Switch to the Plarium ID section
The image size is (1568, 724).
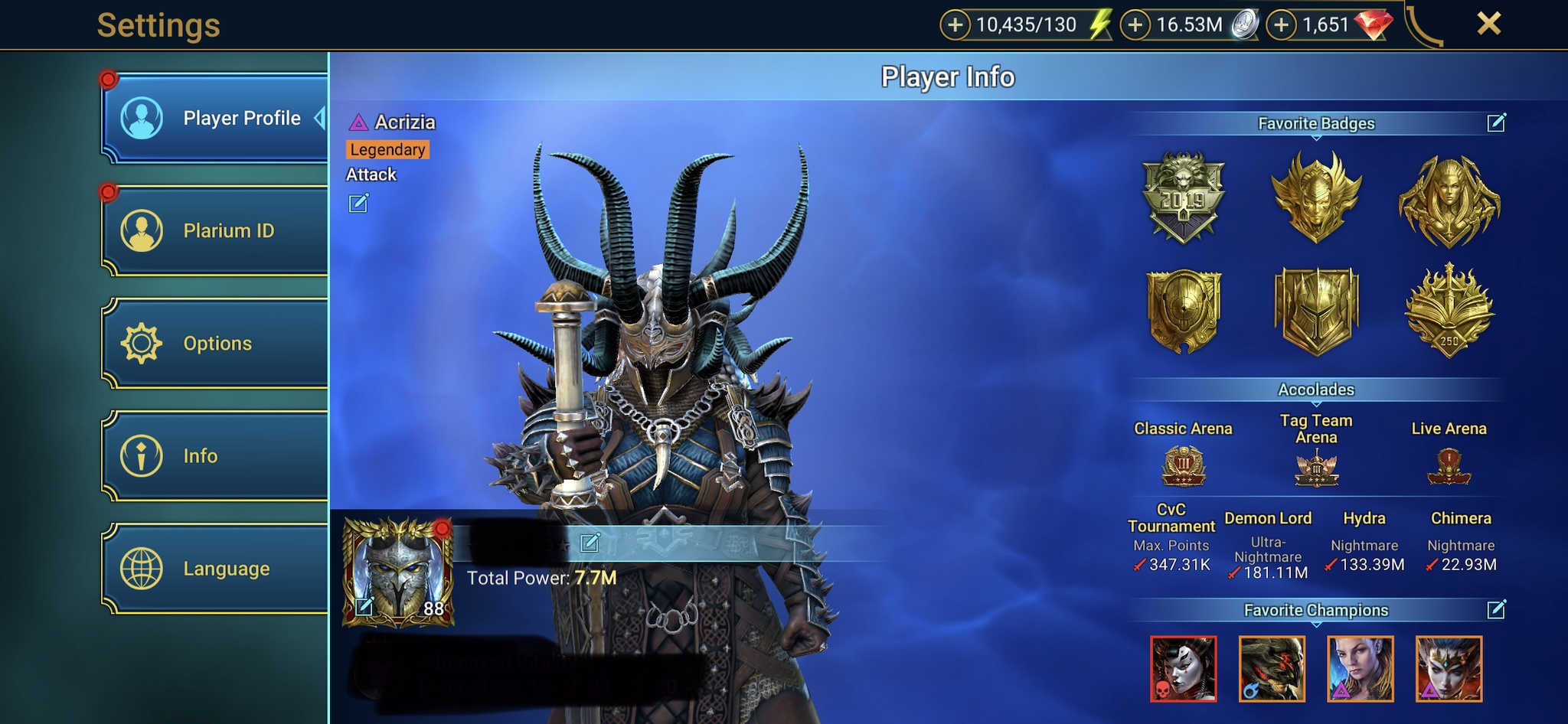point(214,230)
